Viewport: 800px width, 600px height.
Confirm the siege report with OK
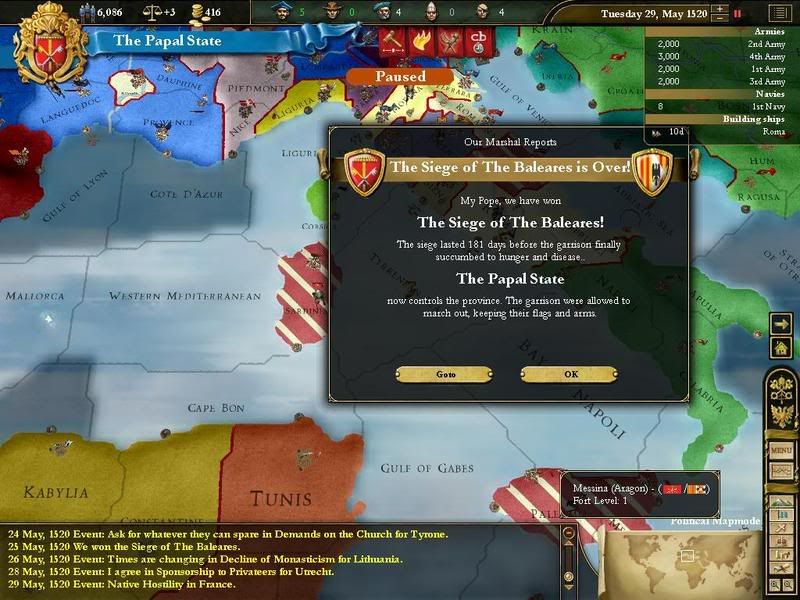pyautogui.click(x=570, y=374)
